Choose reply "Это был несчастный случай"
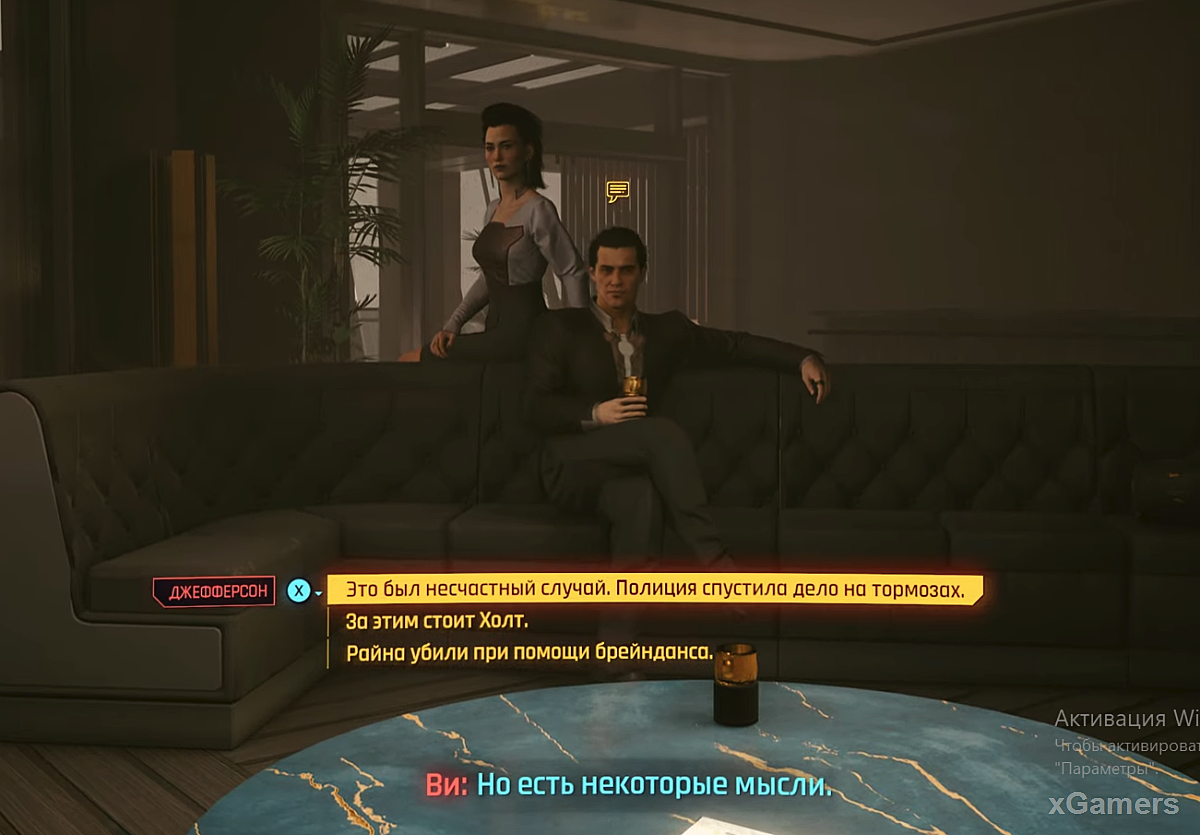Screen dimensions: 1200x835 point(654,590)
